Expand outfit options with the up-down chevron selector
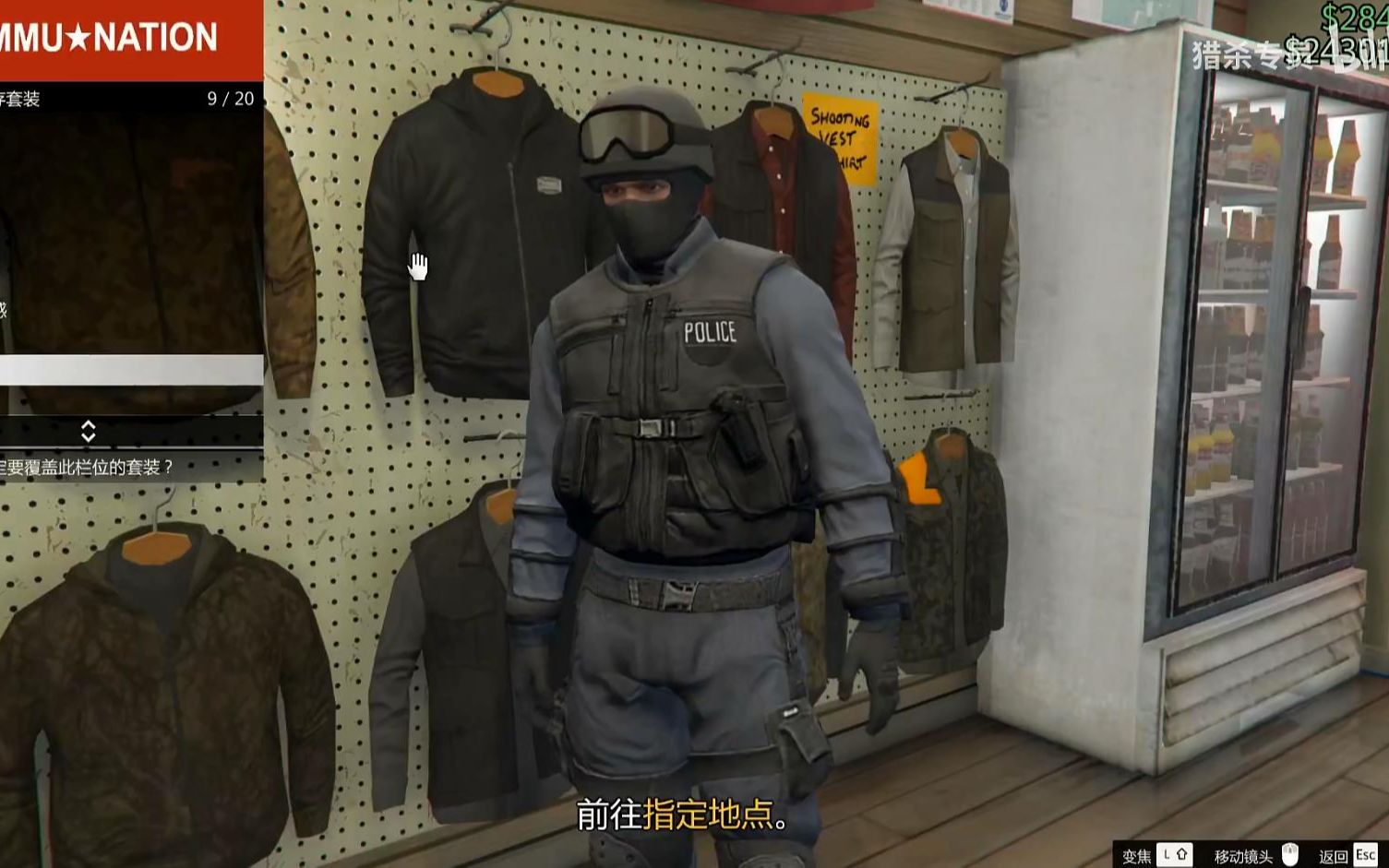Viewport: 1389px width, 868px height. [x=90, y=430]
